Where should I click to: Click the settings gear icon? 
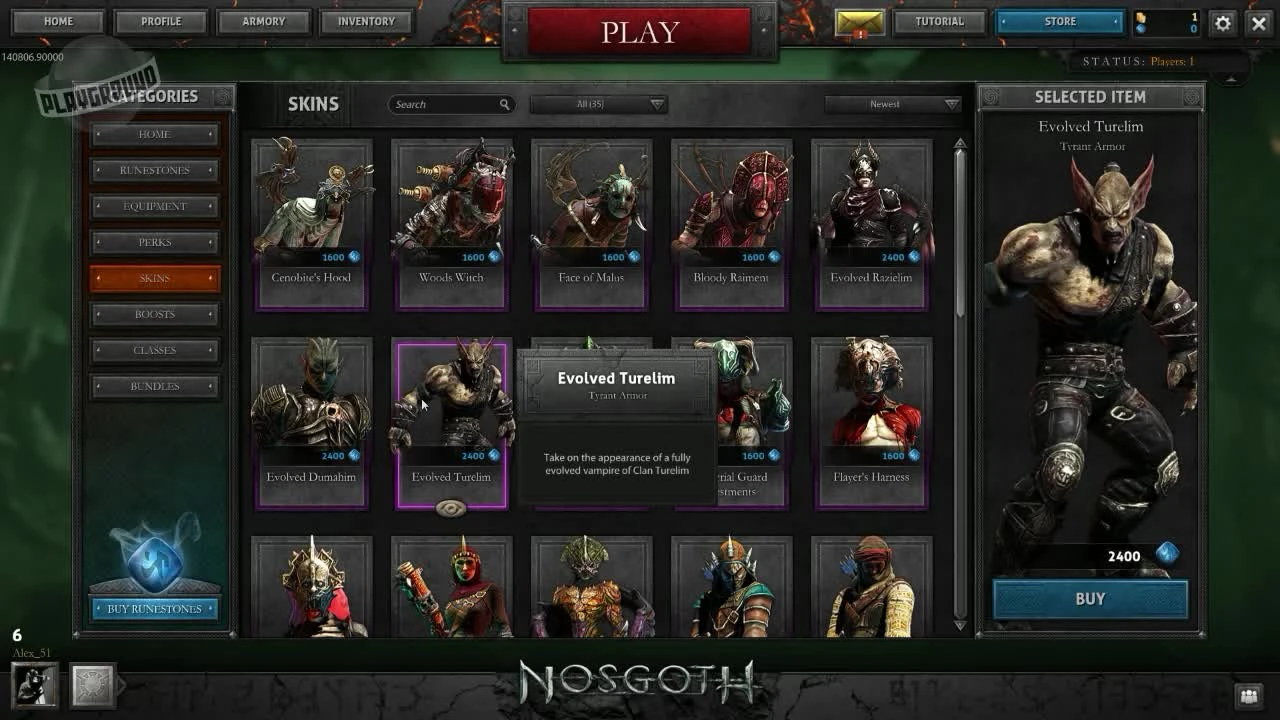click(x=1222, y=22)
